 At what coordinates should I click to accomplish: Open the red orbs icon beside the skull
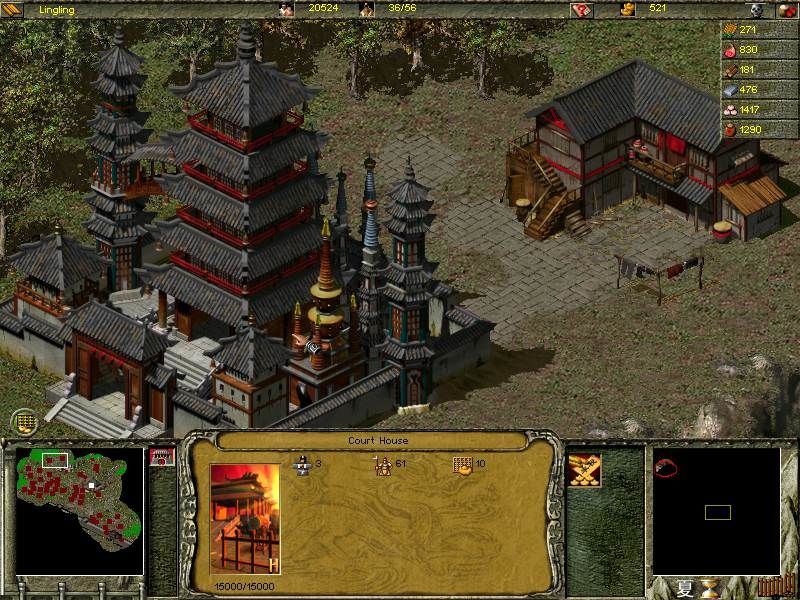pyautogui.click(x=783, y=9)
